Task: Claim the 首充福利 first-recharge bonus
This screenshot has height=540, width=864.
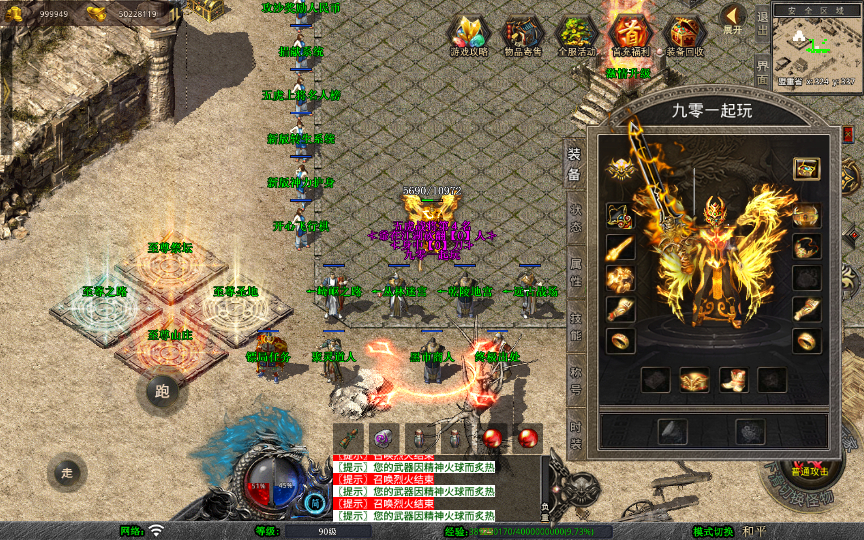Action: point(629,36)
